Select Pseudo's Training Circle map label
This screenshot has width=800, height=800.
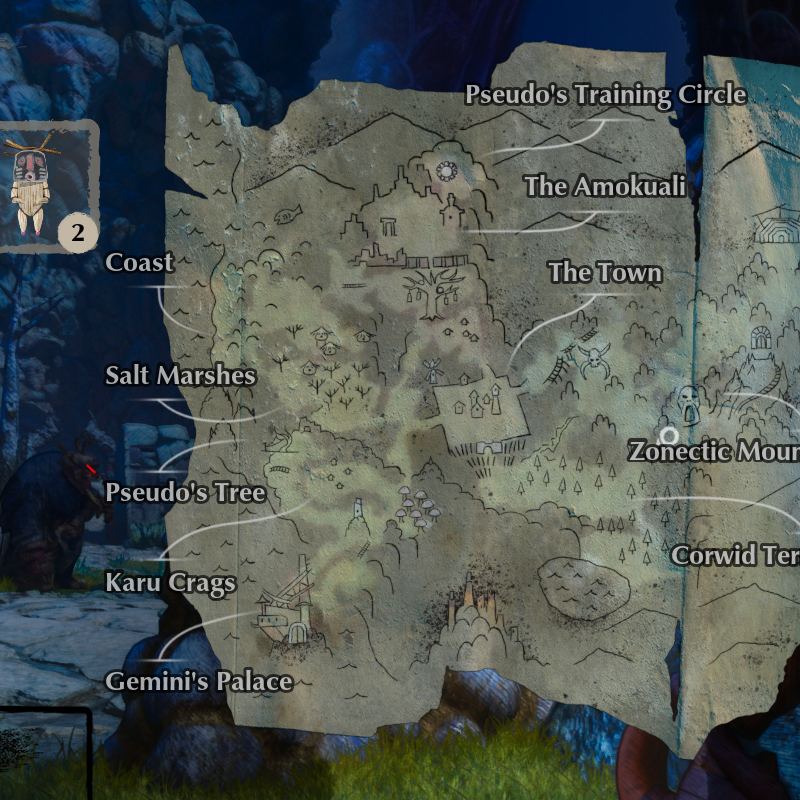pos(606,95)
